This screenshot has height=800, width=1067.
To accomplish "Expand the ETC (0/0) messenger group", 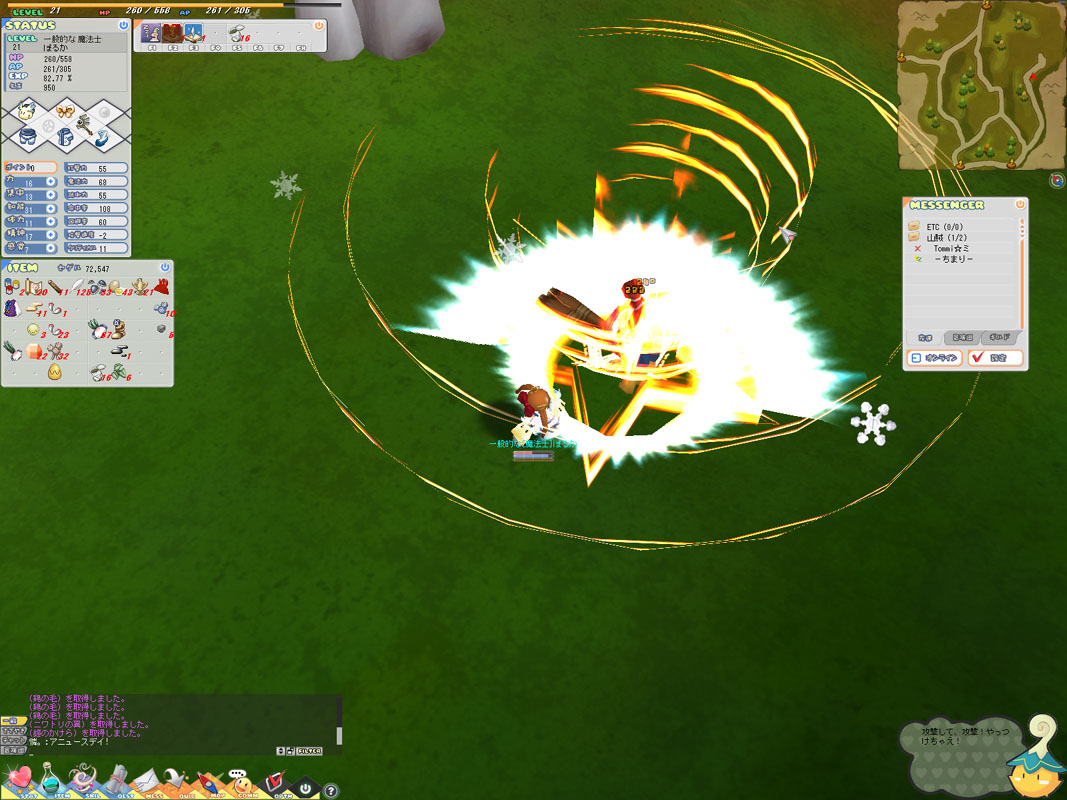I will [x=941, y=227].
